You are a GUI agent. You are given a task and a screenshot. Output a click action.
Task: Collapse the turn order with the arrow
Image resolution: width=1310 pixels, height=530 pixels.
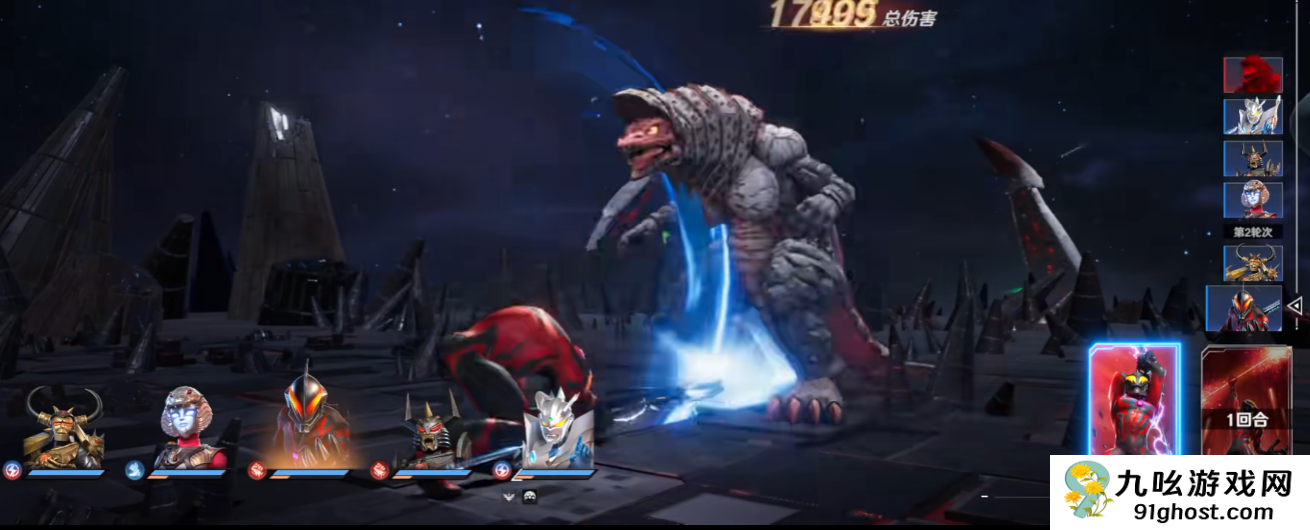click(x=1294, y=305)
